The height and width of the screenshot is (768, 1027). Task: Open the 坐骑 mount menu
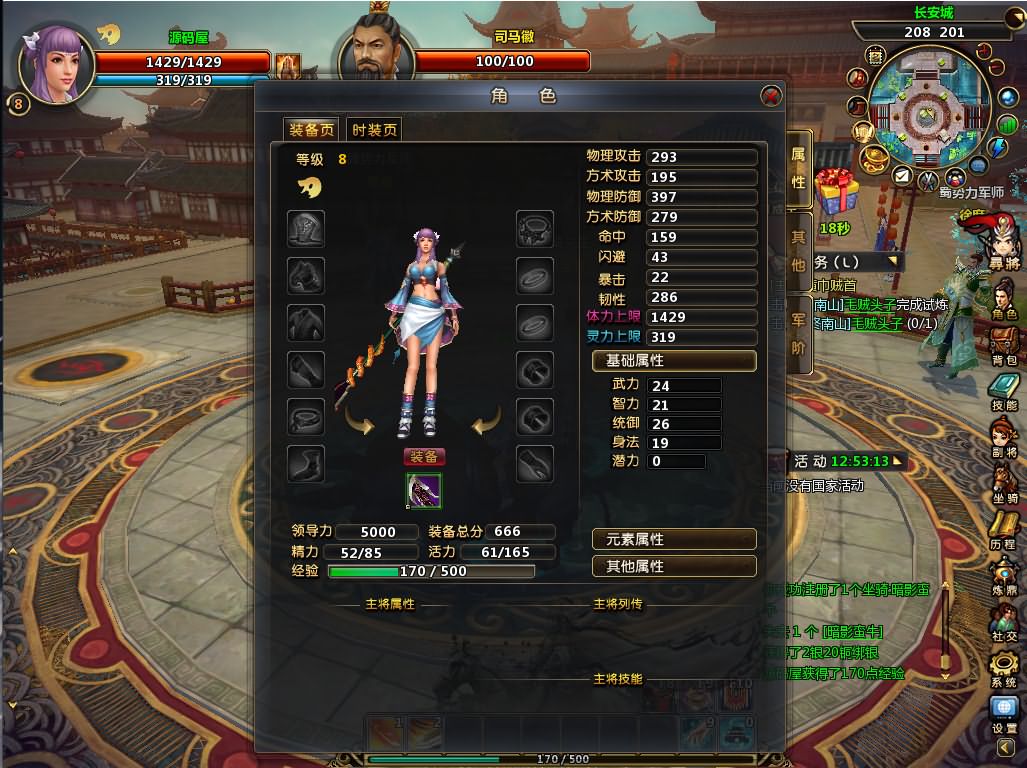tap(1004, 483)
